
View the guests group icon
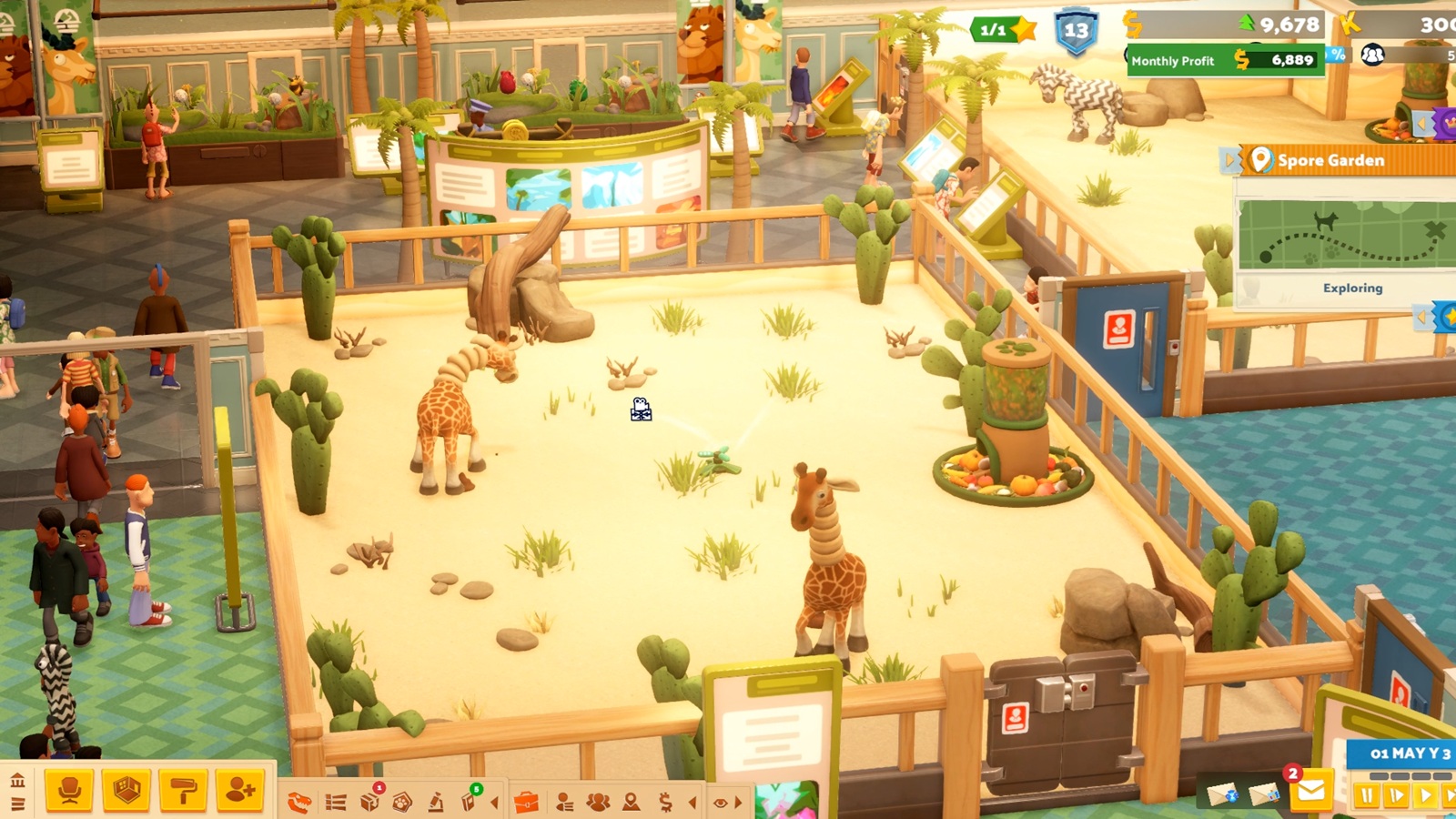click(598, 802)
